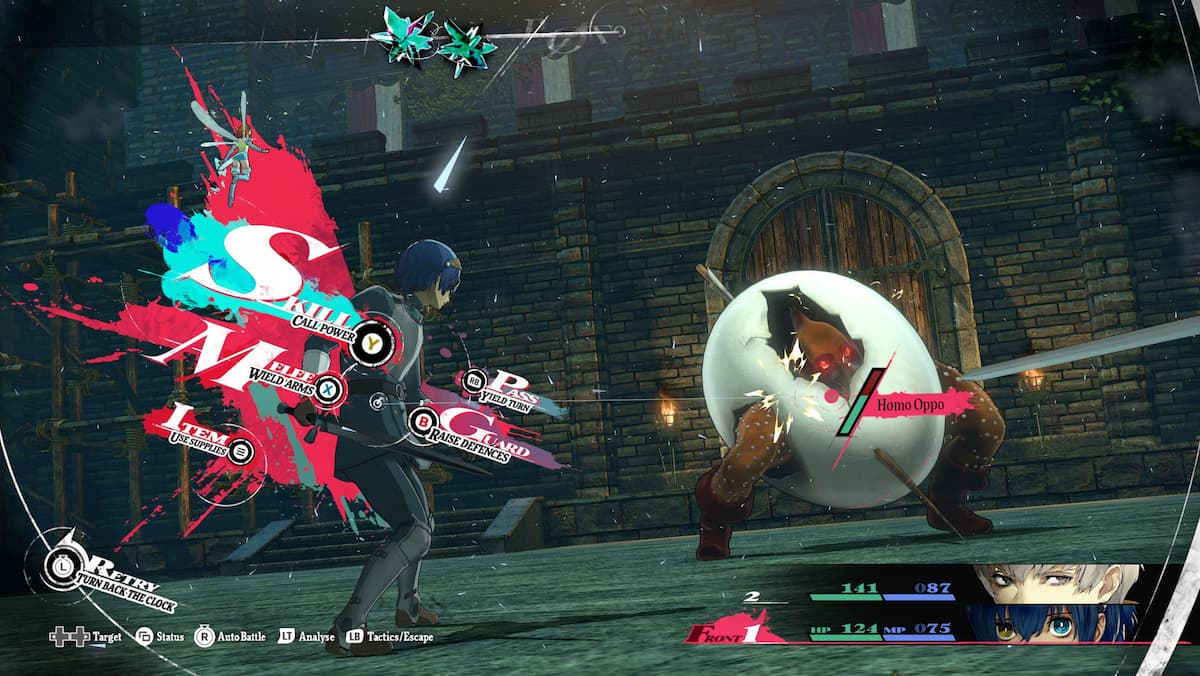Select the Melee attack command
The image size is (1200, 676).
[x=328, y=389]
